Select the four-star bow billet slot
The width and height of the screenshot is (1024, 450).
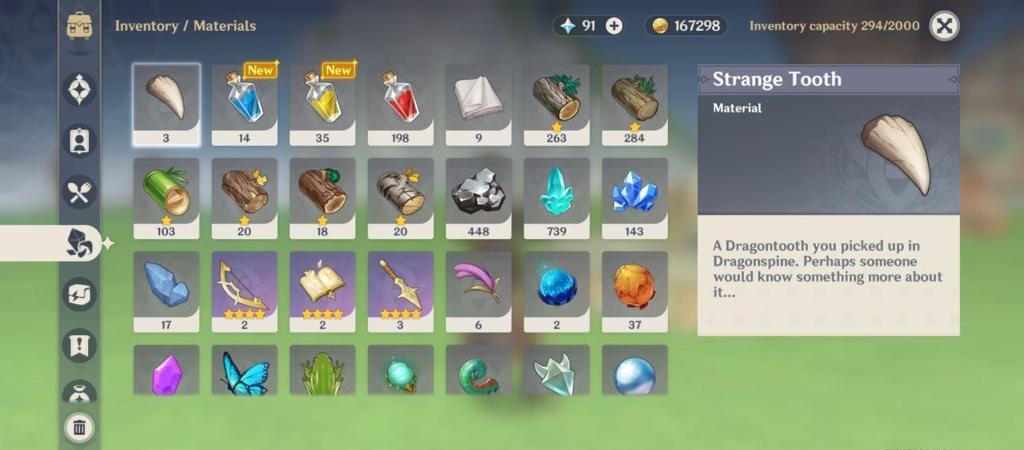244,290
